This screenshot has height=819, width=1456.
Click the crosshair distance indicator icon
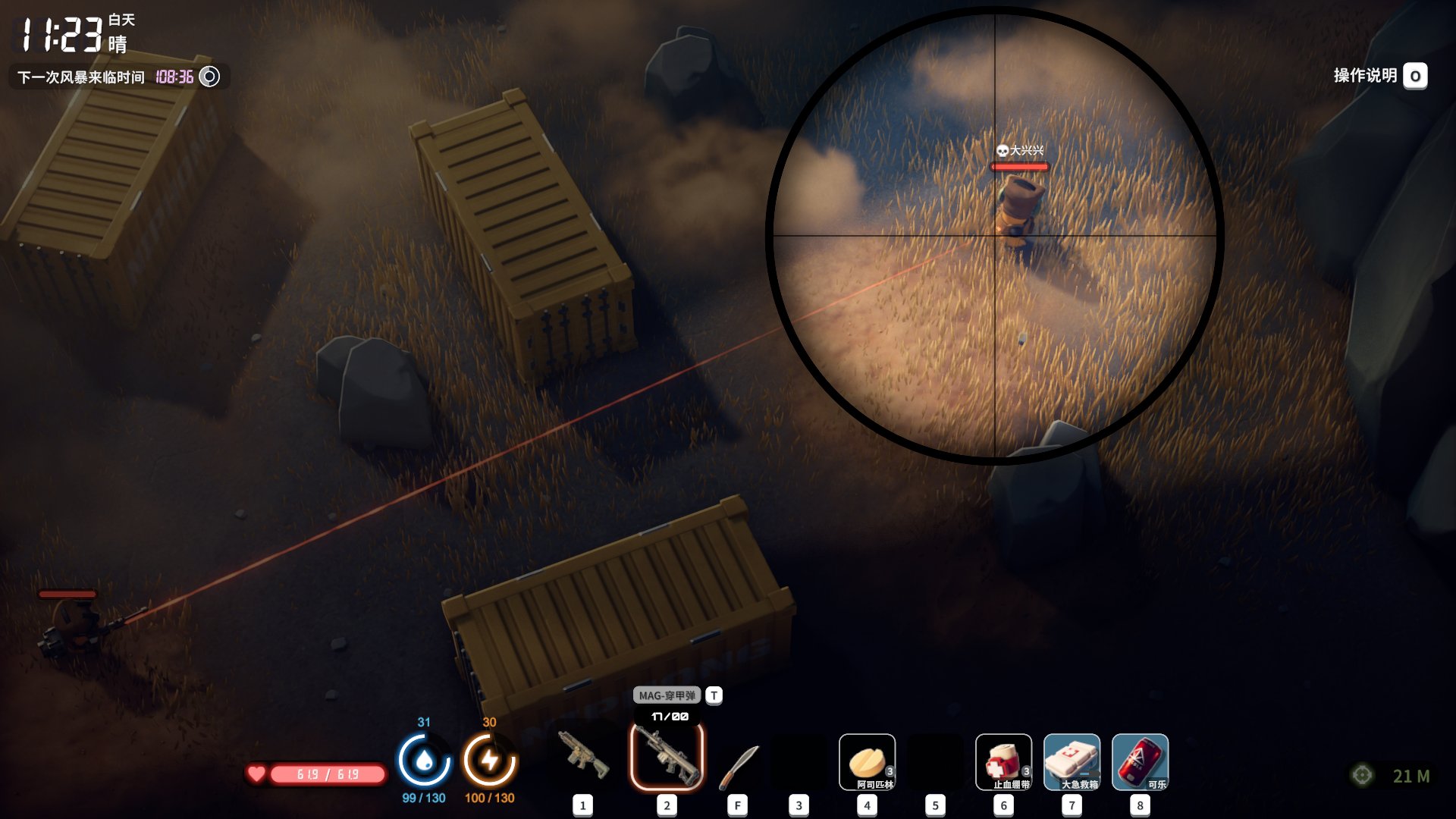(1362, 775)
